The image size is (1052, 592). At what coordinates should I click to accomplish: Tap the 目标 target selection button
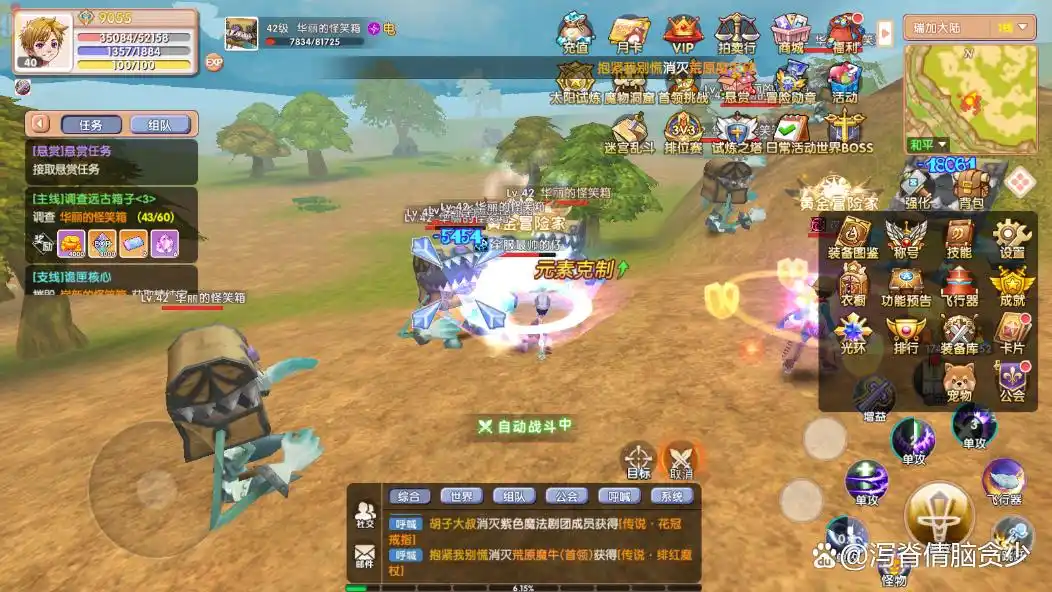coord(639,460)
